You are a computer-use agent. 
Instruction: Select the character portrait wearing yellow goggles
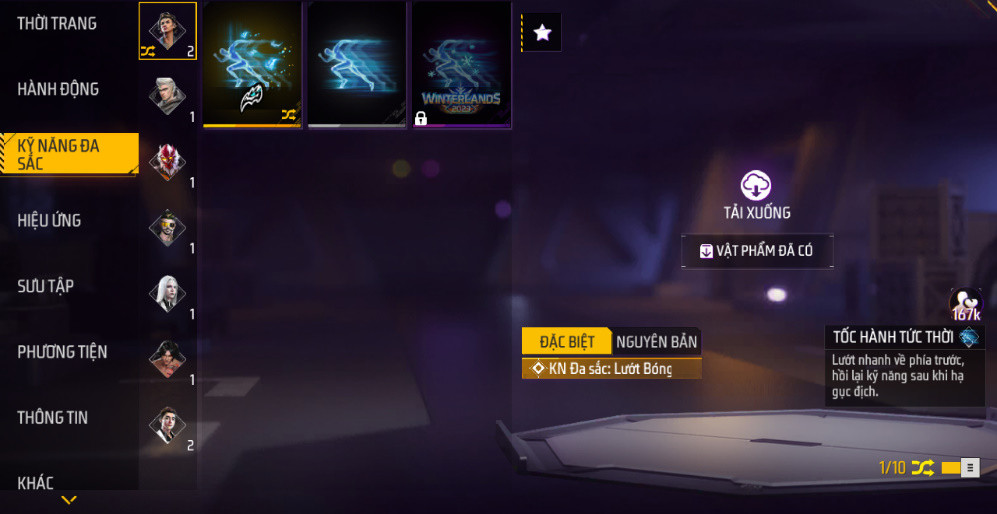click(167, 228)
